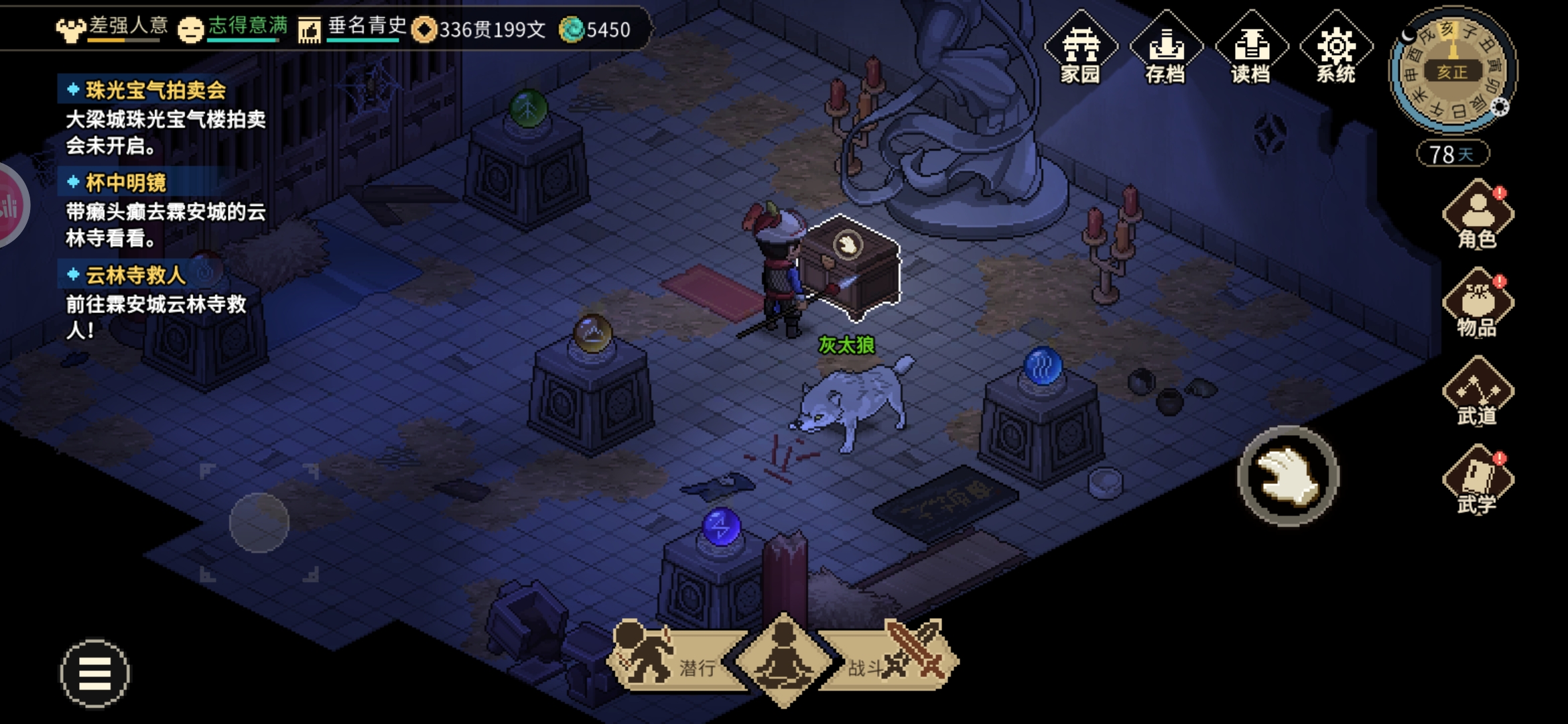Open the 家园 homestead menu
Image resolution: width=1568 pixels, height=724 pixels.
pos(1080,48)
